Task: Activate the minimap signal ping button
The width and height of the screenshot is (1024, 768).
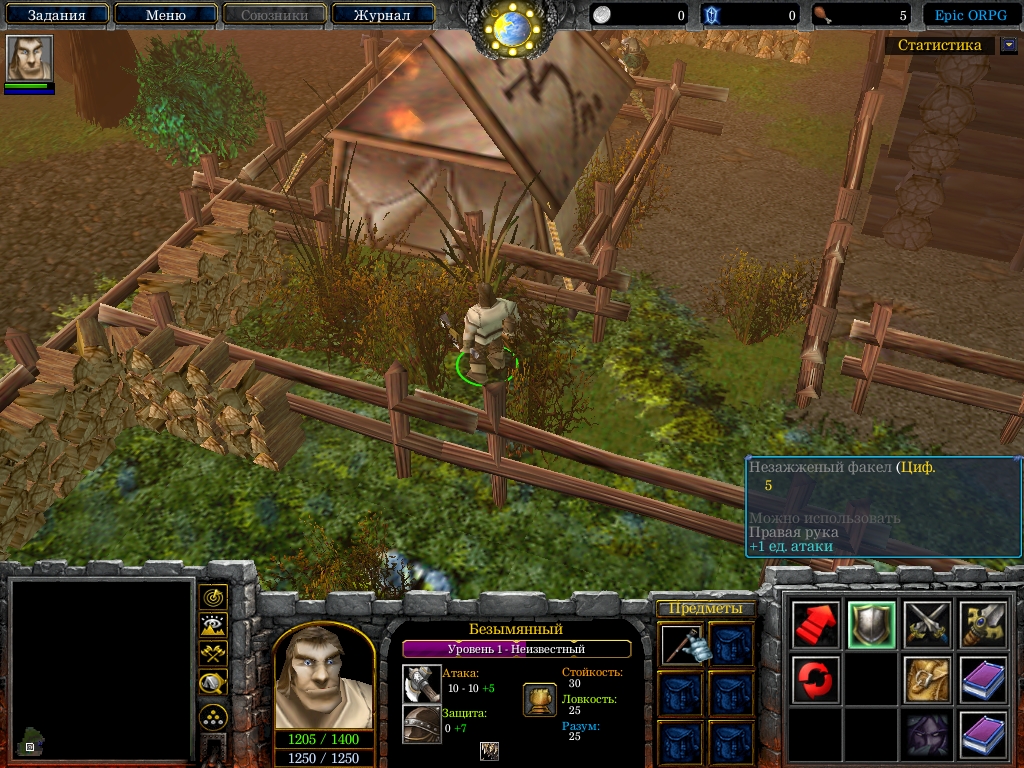Action: coord(213,597)
